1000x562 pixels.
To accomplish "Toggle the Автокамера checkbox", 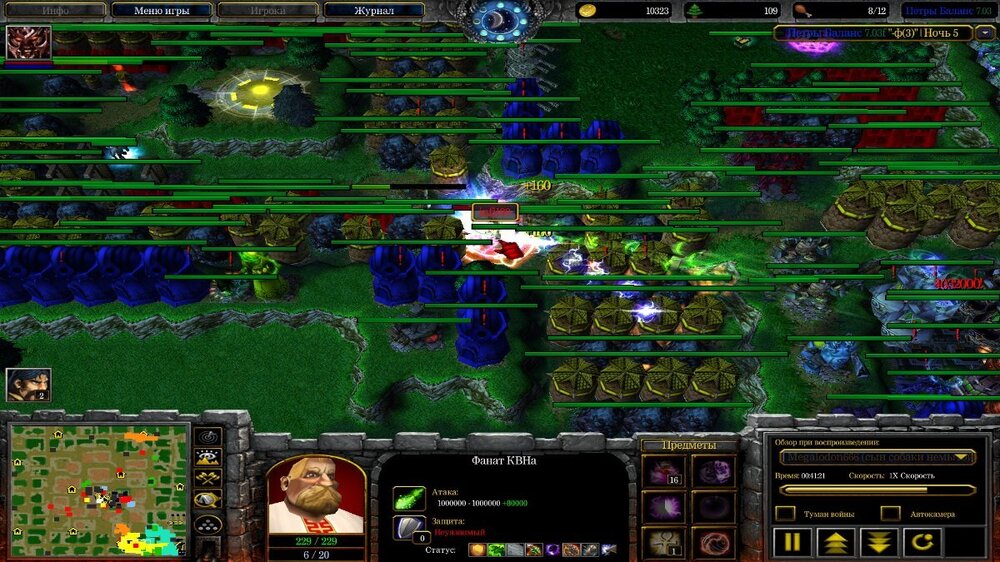I will 890,513.
